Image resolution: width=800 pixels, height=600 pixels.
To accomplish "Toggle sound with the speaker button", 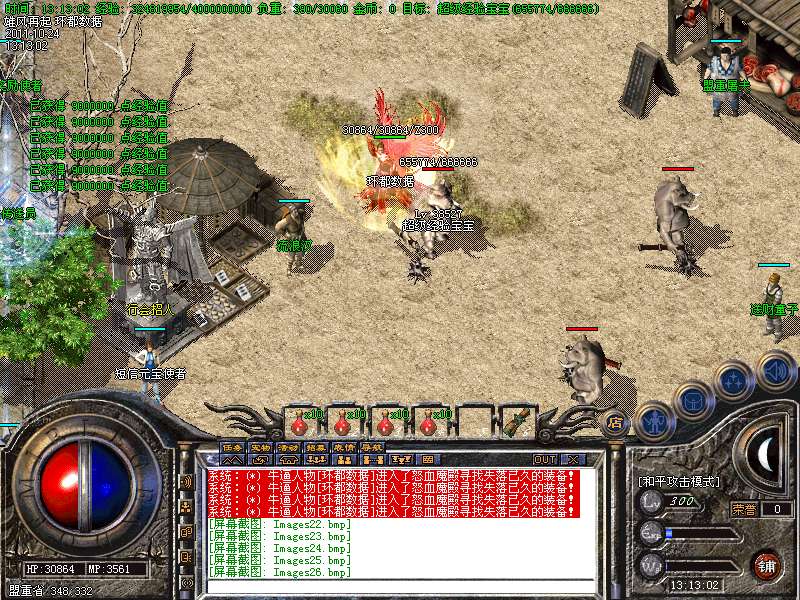I will 775,370.
